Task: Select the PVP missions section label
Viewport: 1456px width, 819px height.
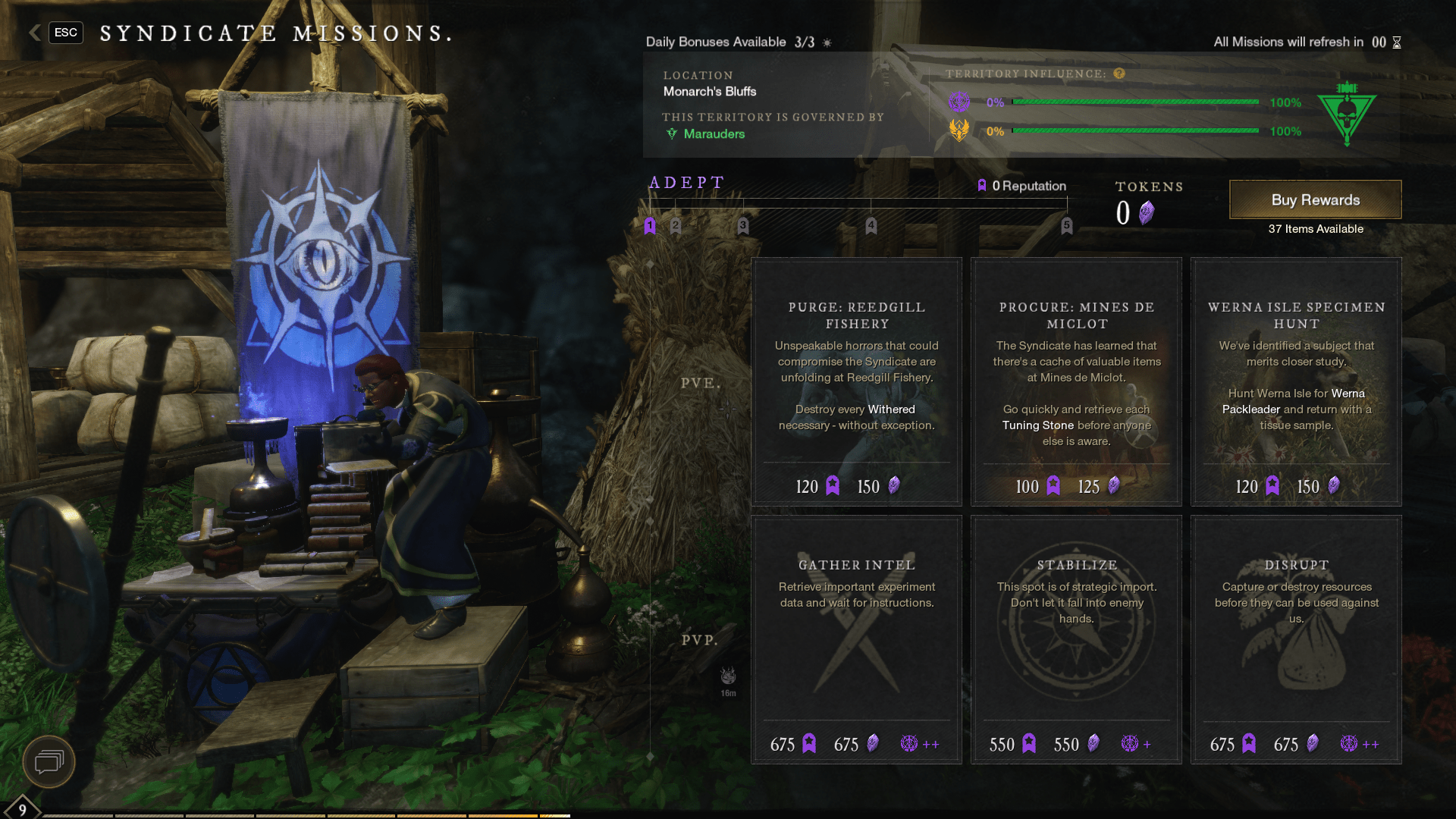Action: pyautogui.click(x=698, y=641)
